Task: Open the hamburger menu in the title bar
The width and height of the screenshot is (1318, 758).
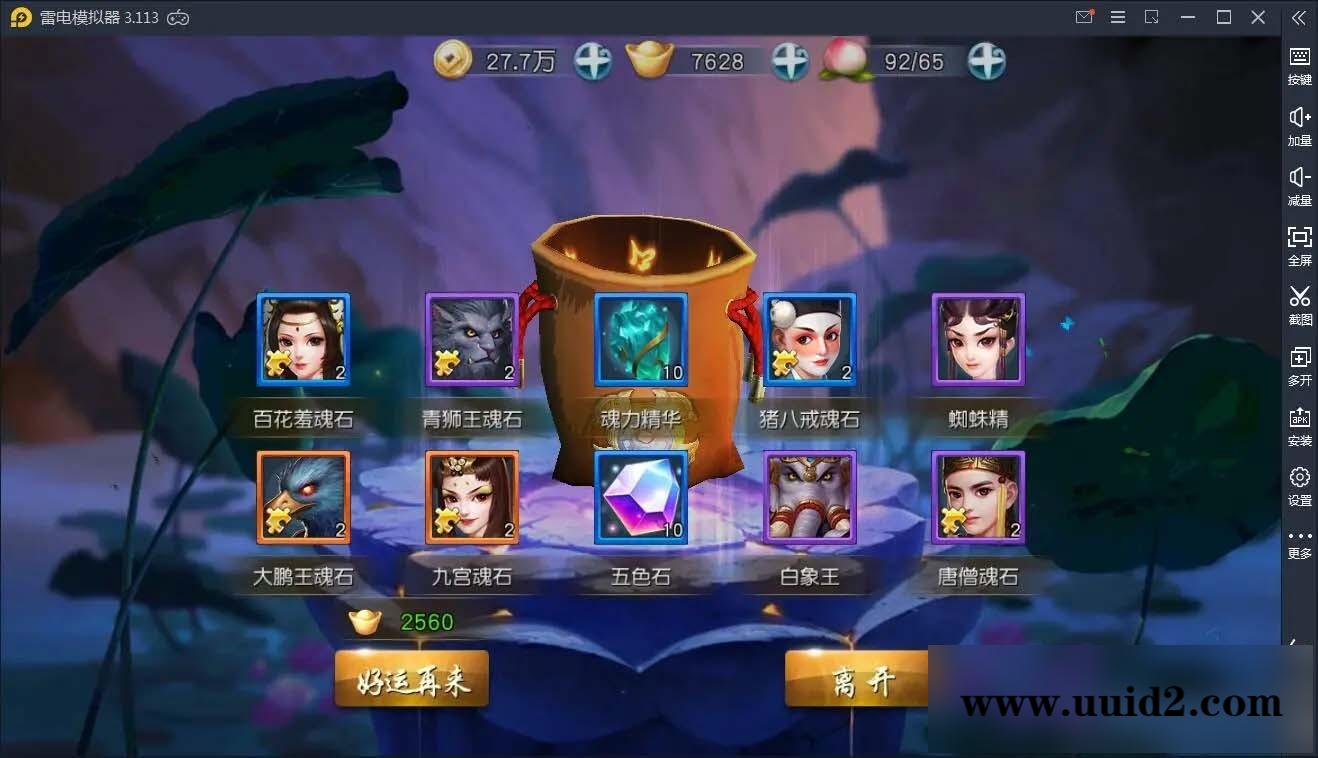Action: (1118, 17)
